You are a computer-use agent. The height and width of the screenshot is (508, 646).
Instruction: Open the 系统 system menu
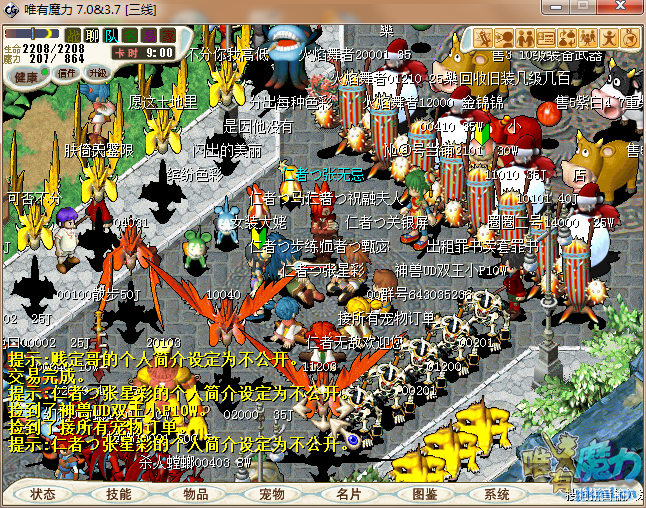pos(497,494)
